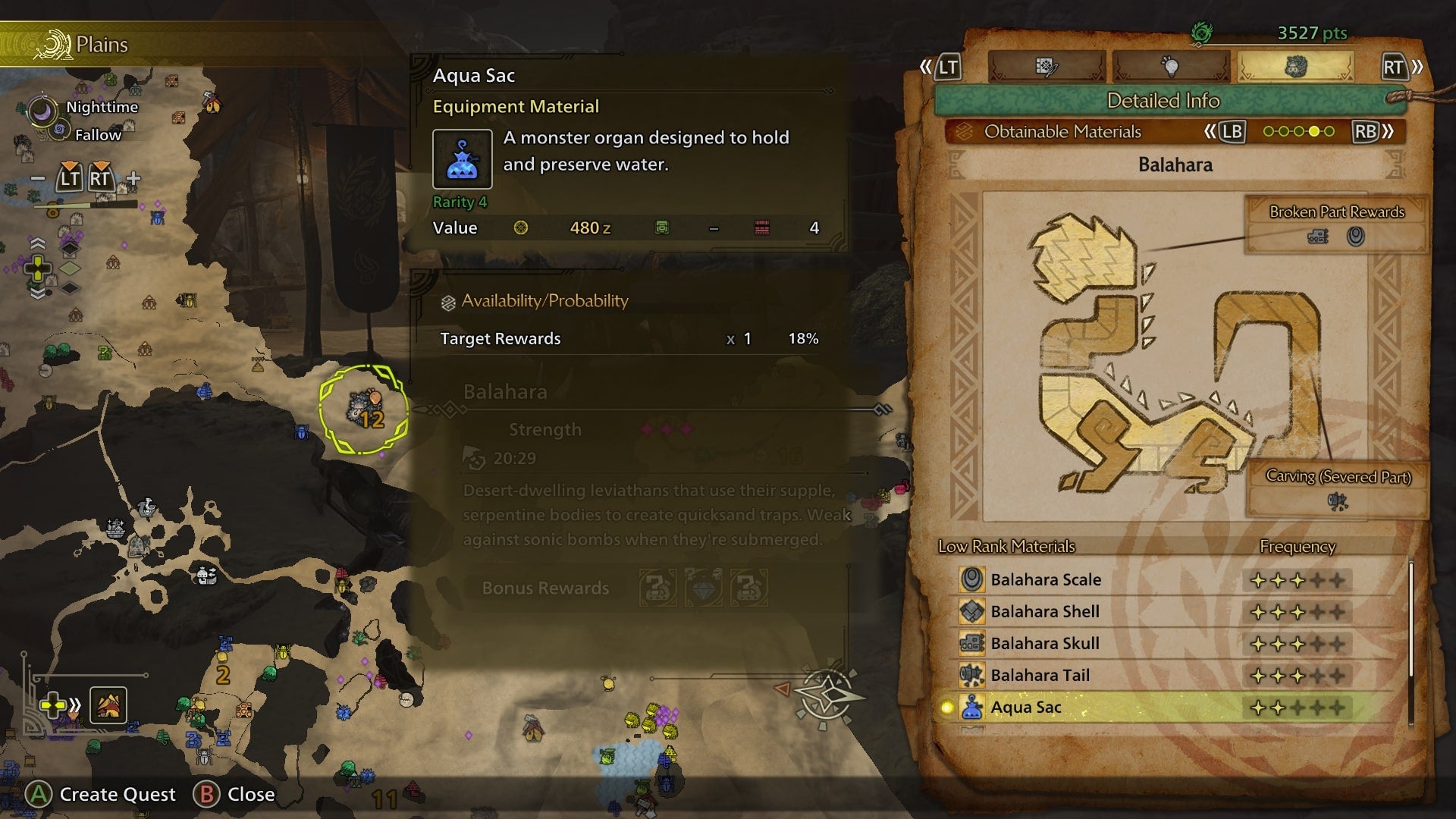
Task: Select the Balahara monster marker on the map
Action: (363, 409)
